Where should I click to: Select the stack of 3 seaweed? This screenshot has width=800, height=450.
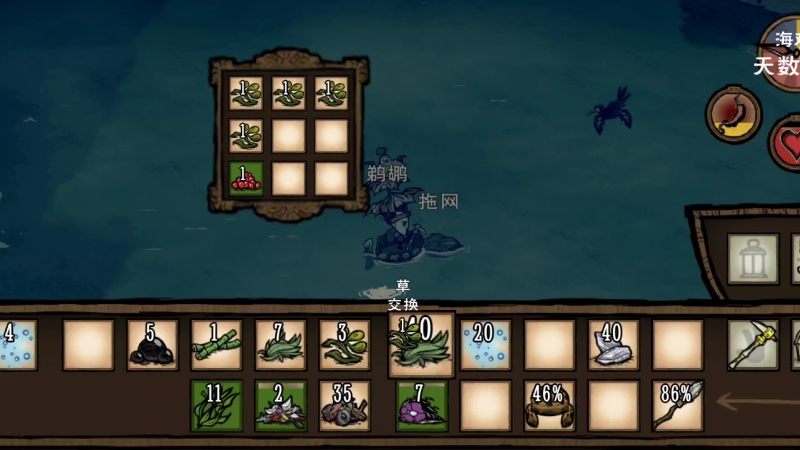click(345, 345)
